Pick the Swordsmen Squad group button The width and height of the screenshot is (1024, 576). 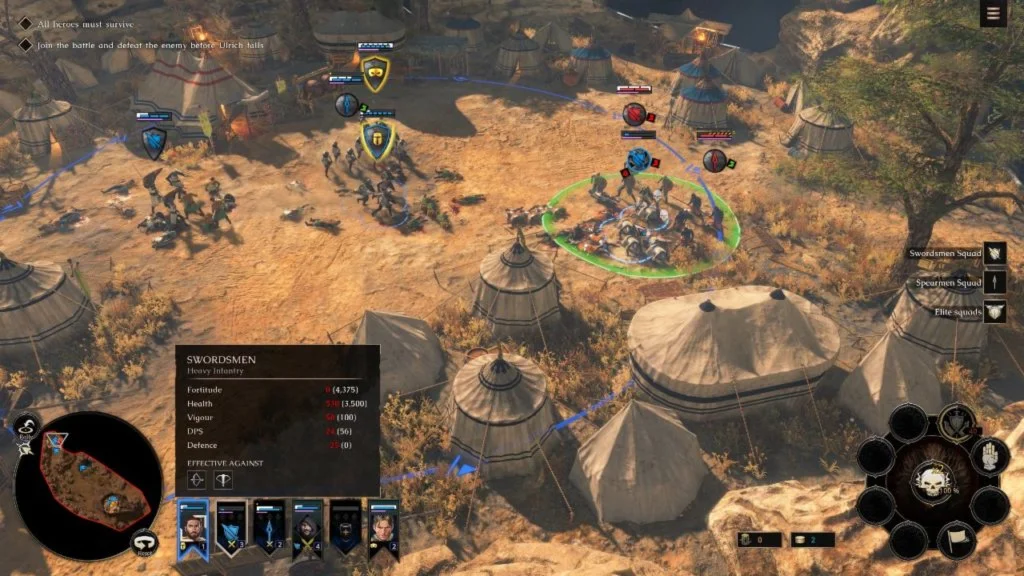pos(994,254)
